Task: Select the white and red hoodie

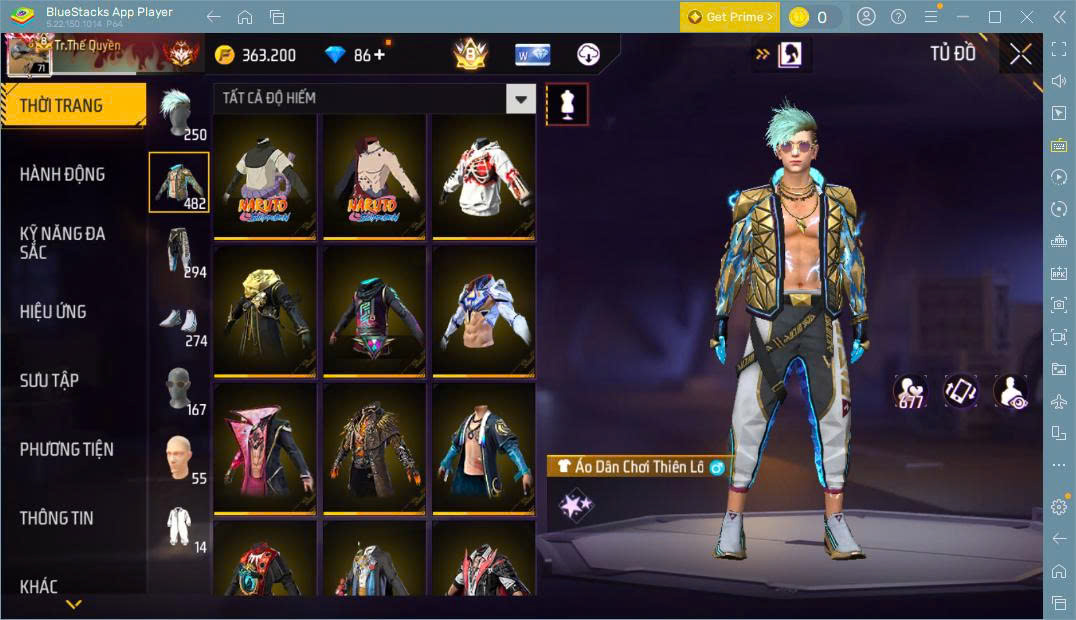Action: click(x=482, y=176)
